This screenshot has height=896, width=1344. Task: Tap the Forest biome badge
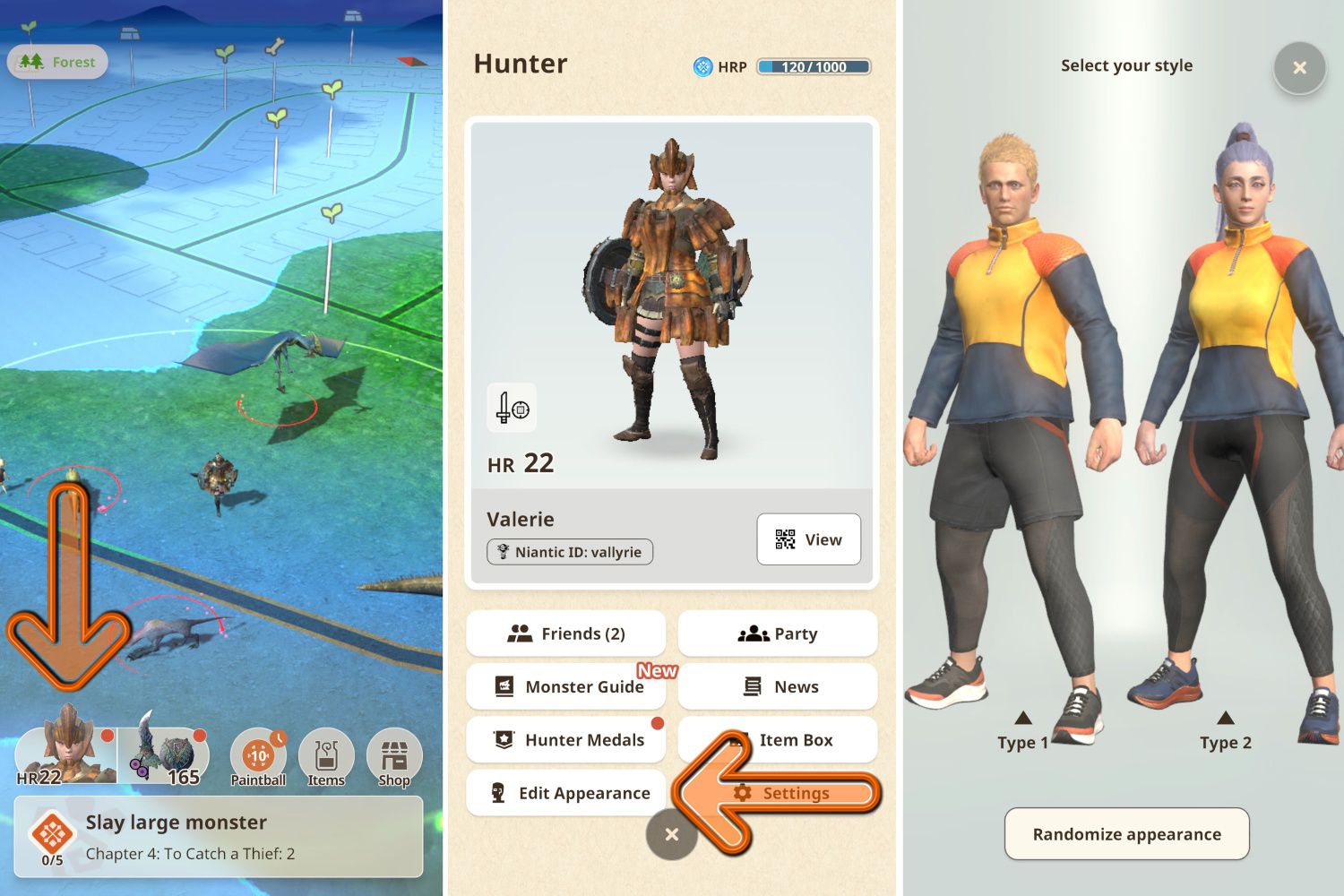tap(57, 62)
